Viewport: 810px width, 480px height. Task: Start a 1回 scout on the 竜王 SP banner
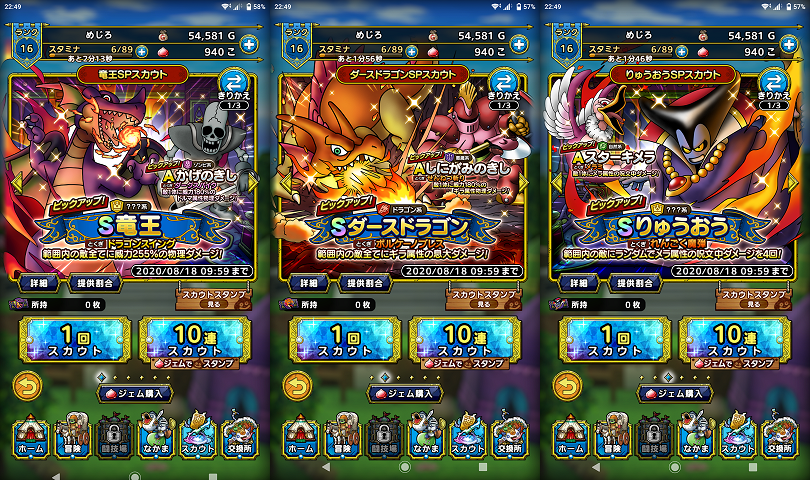(69, 342)
